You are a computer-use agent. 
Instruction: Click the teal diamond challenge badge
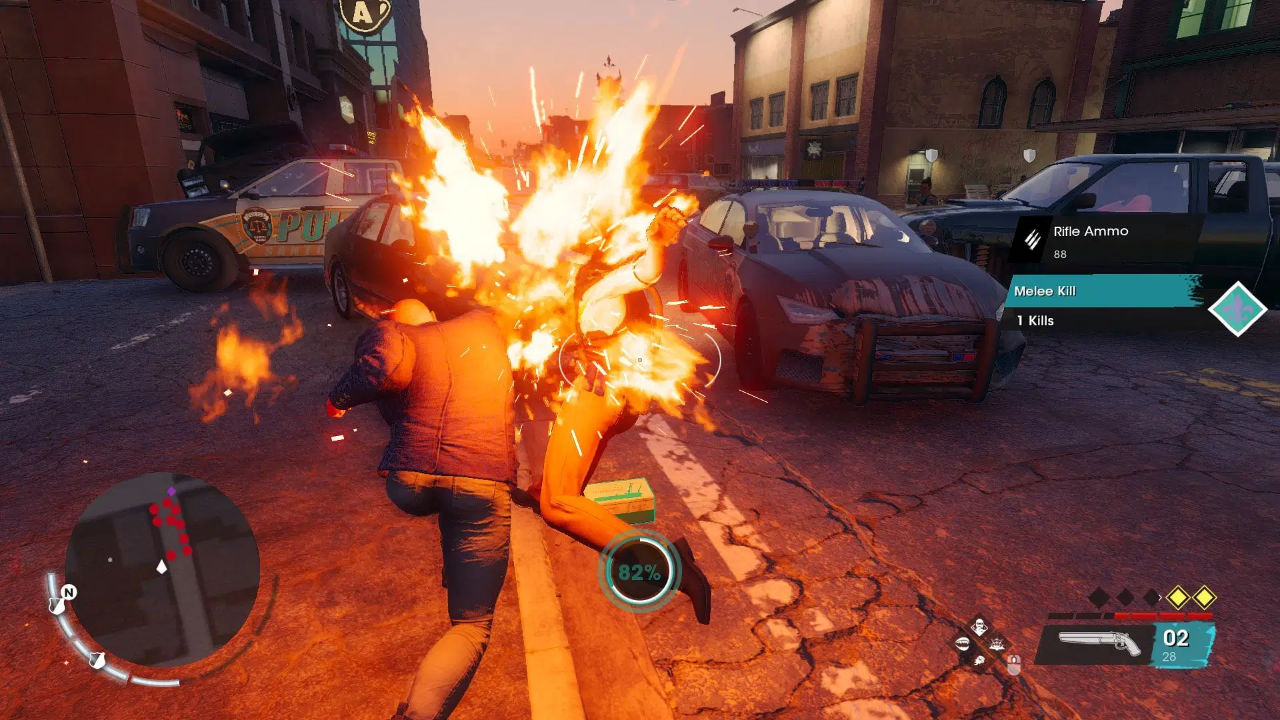pyautogui.click(x=1237, y=309)
